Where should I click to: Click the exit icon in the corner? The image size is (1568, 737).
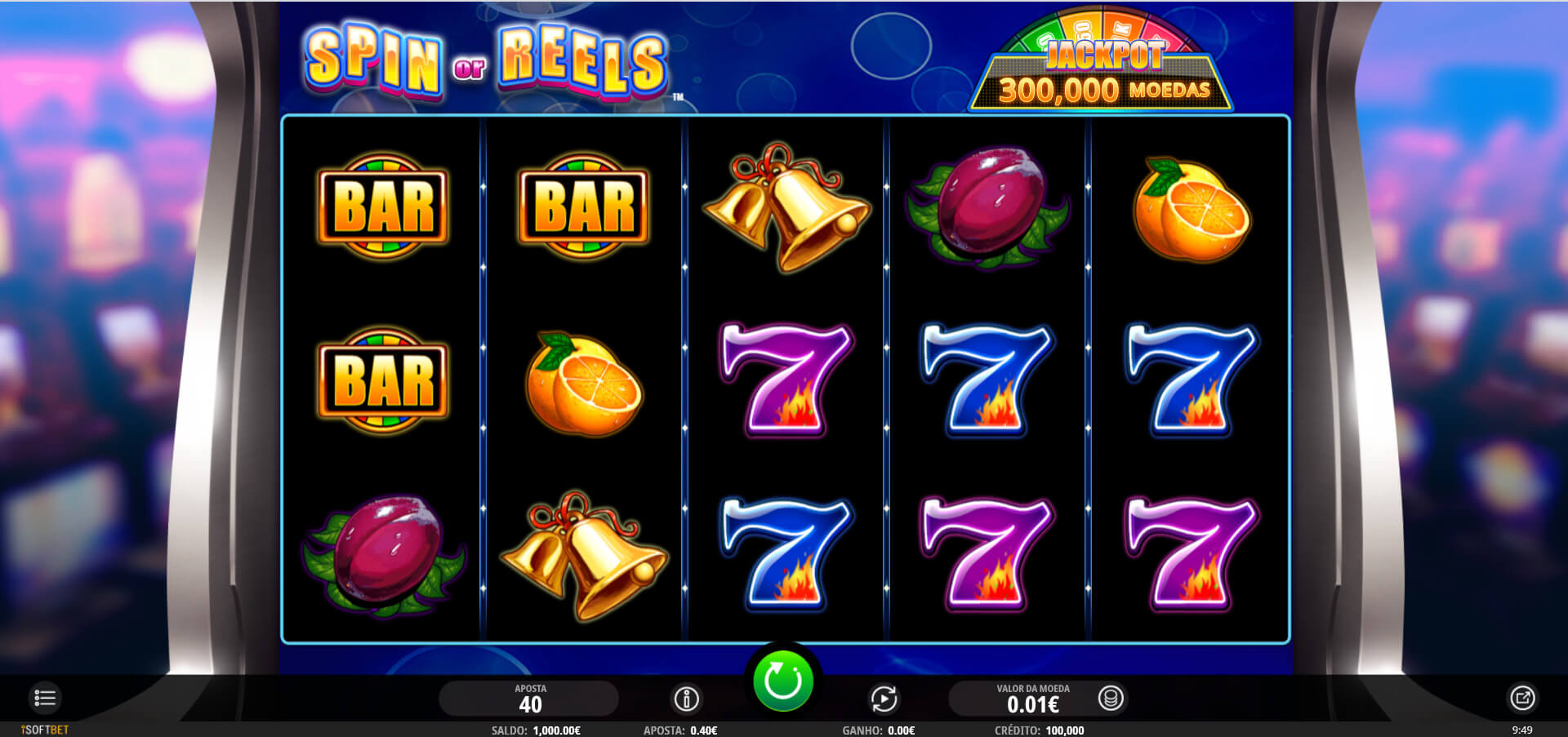[x=1522, y=698]
